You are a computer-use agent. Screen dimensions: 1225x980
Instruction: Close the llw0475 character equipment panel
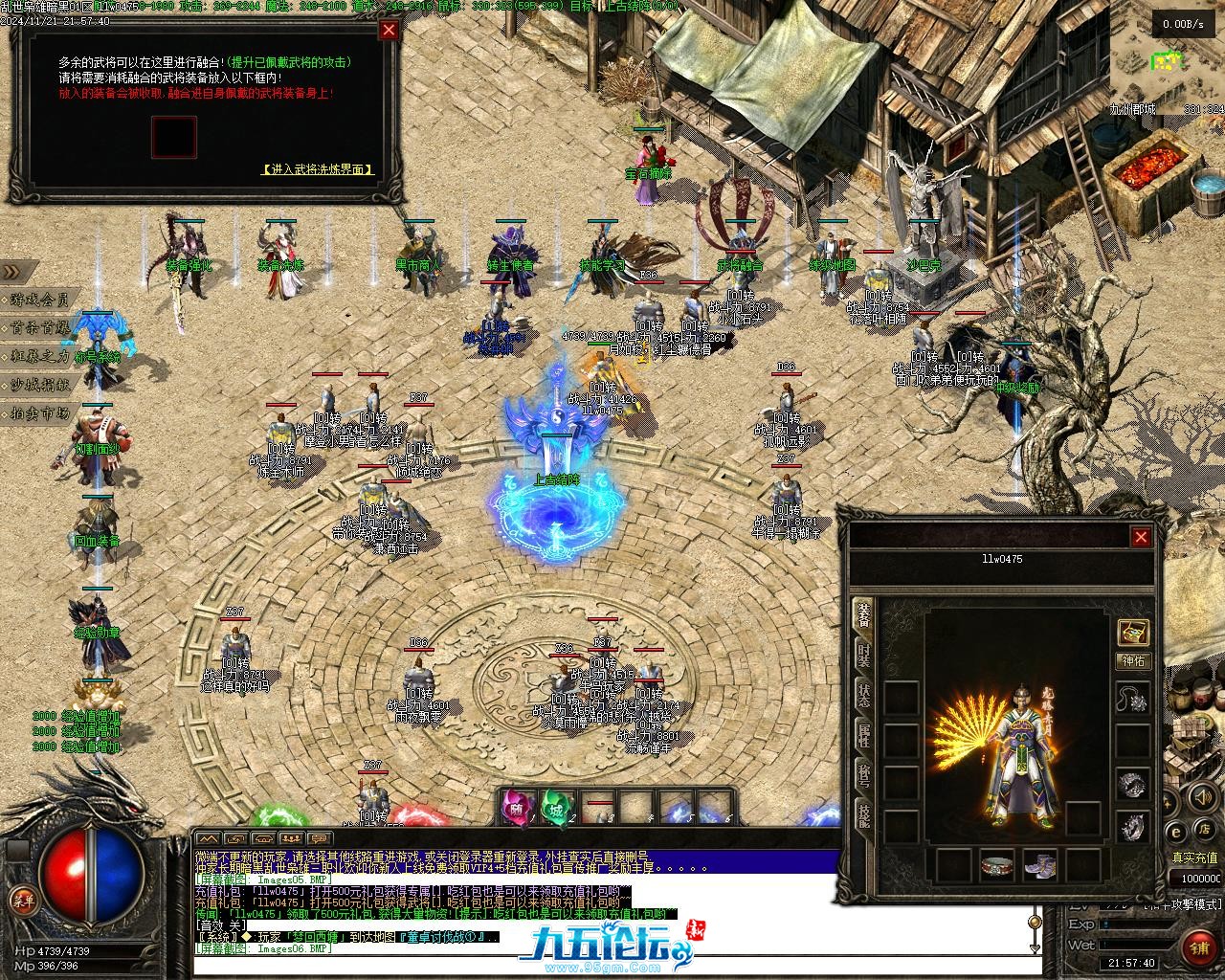coord(1140,537)
